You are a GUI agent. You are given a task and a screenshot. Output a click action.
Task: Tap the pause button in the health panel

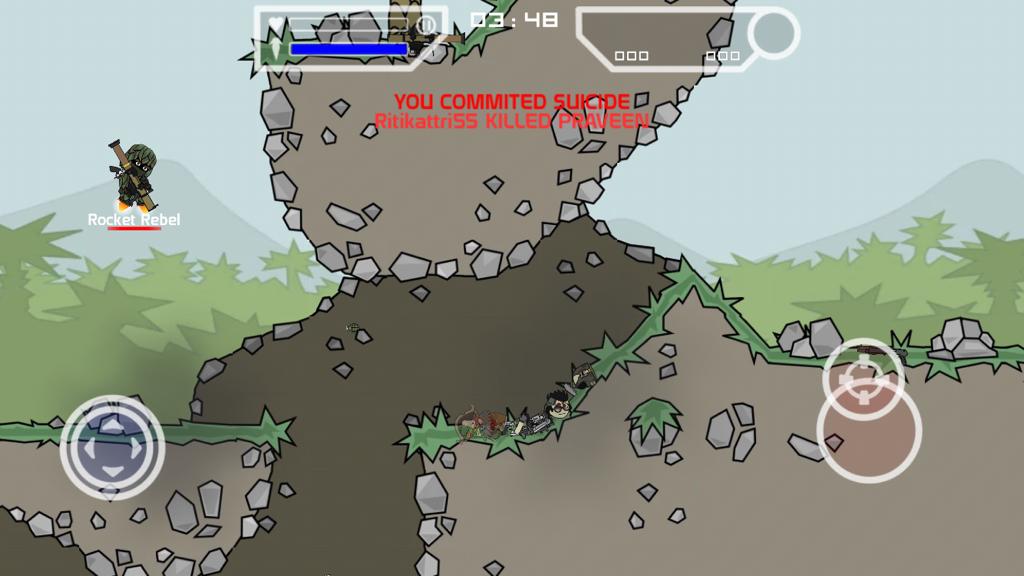pyautogui.click(x=427, y=25)
